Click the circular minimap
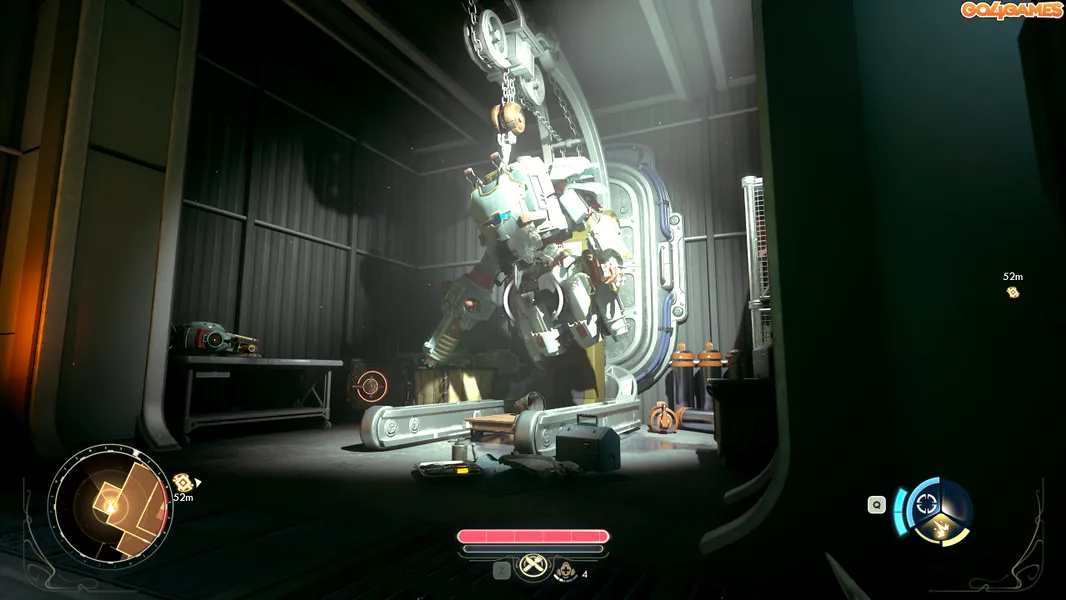 click(x=109, y=506)
